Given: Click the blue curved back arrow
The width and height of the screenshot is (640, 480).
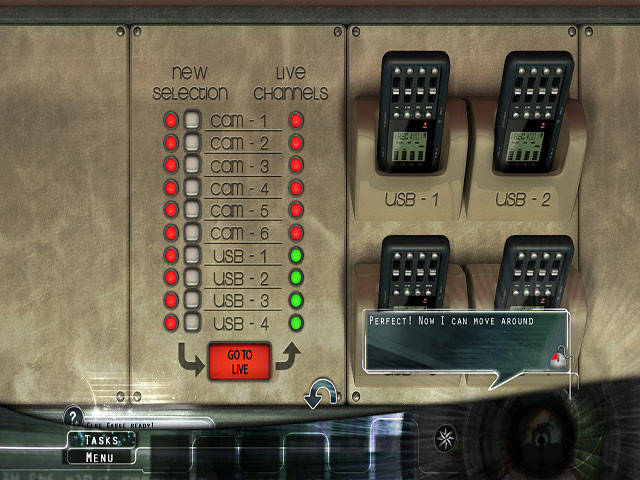Looking at the screenshot, I should 319,393.
